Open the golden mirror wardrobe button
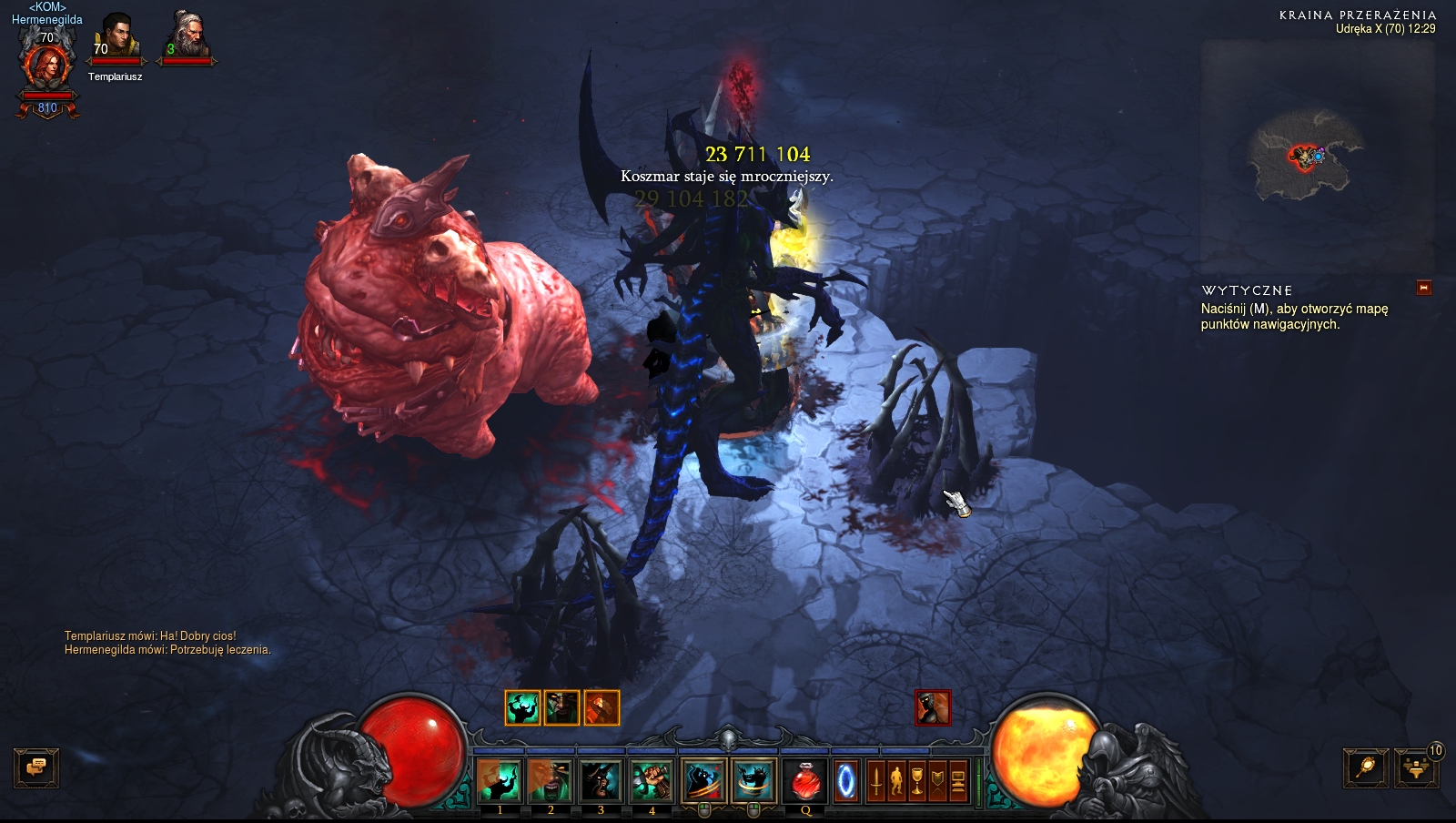Image resolution: width=1456 pixels, height=823 pixels. pyautogui.click(x=1366, y=767)
